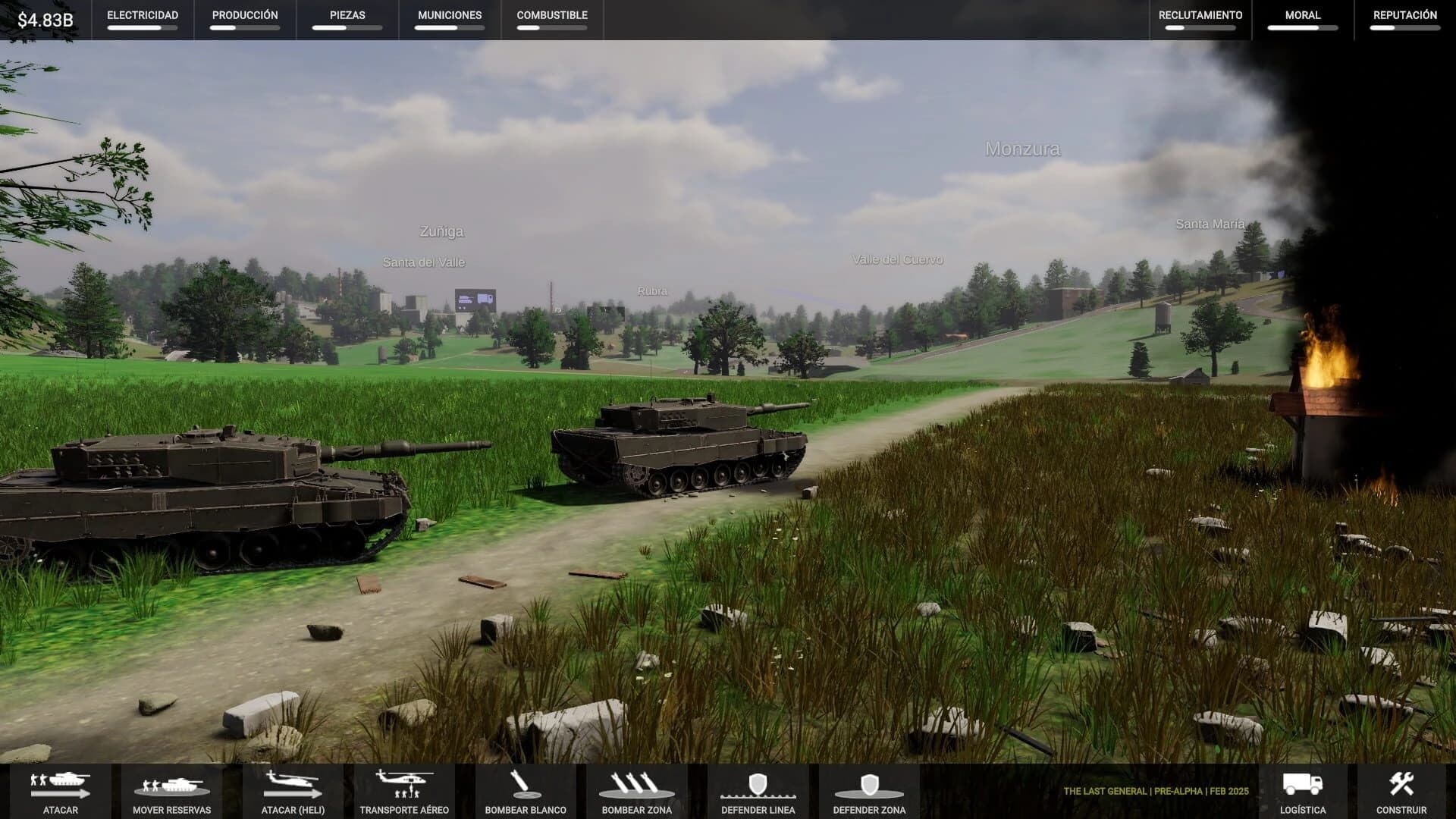Screen dimensions: 1456x819
Task: View the Municiones ammunition meter
Action: coord(448,20)
